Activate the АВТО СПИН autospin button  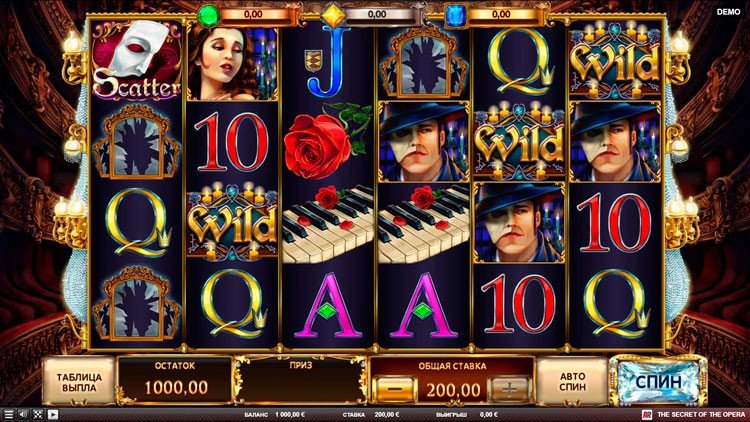572,381
